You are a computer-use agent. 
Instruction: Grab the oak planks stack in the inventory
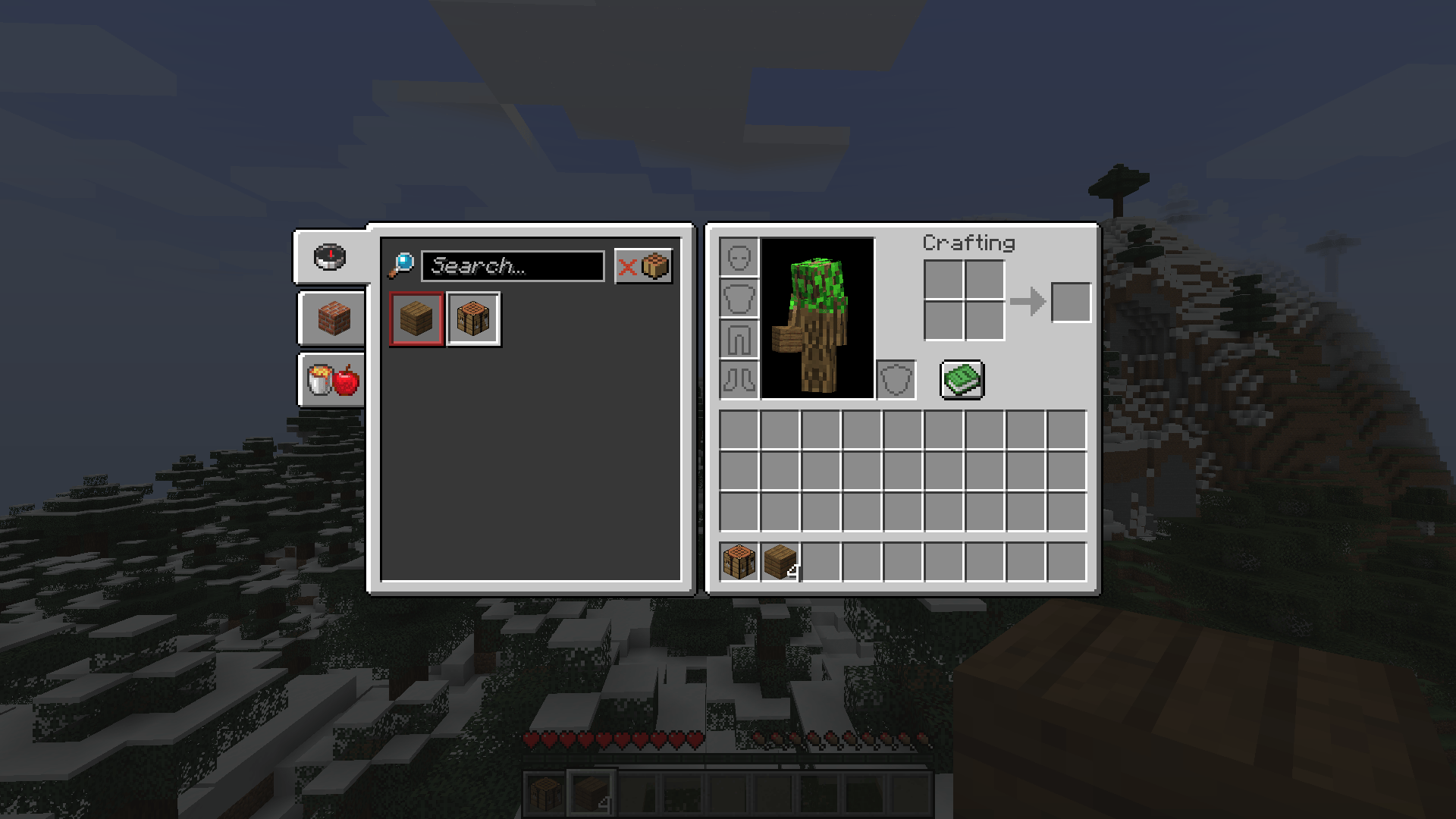pos(780,560)
